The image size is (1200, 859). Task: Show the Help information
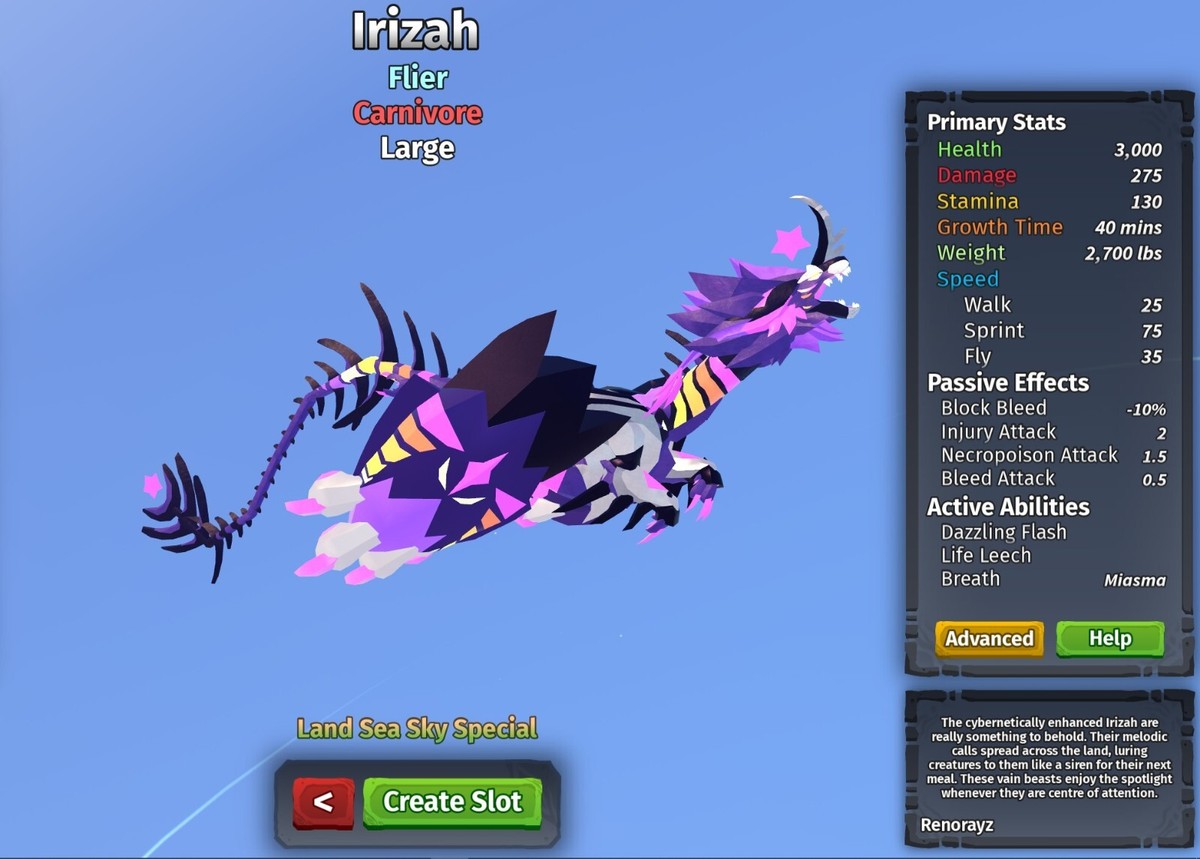(x=1110, y=639)
